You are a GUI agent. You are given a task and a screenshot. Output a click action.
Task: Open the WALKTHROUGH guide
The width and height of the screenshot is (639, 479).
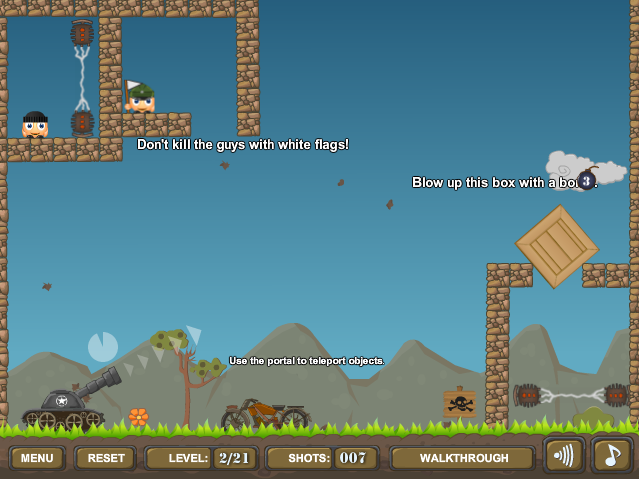[x=463, y=458]
